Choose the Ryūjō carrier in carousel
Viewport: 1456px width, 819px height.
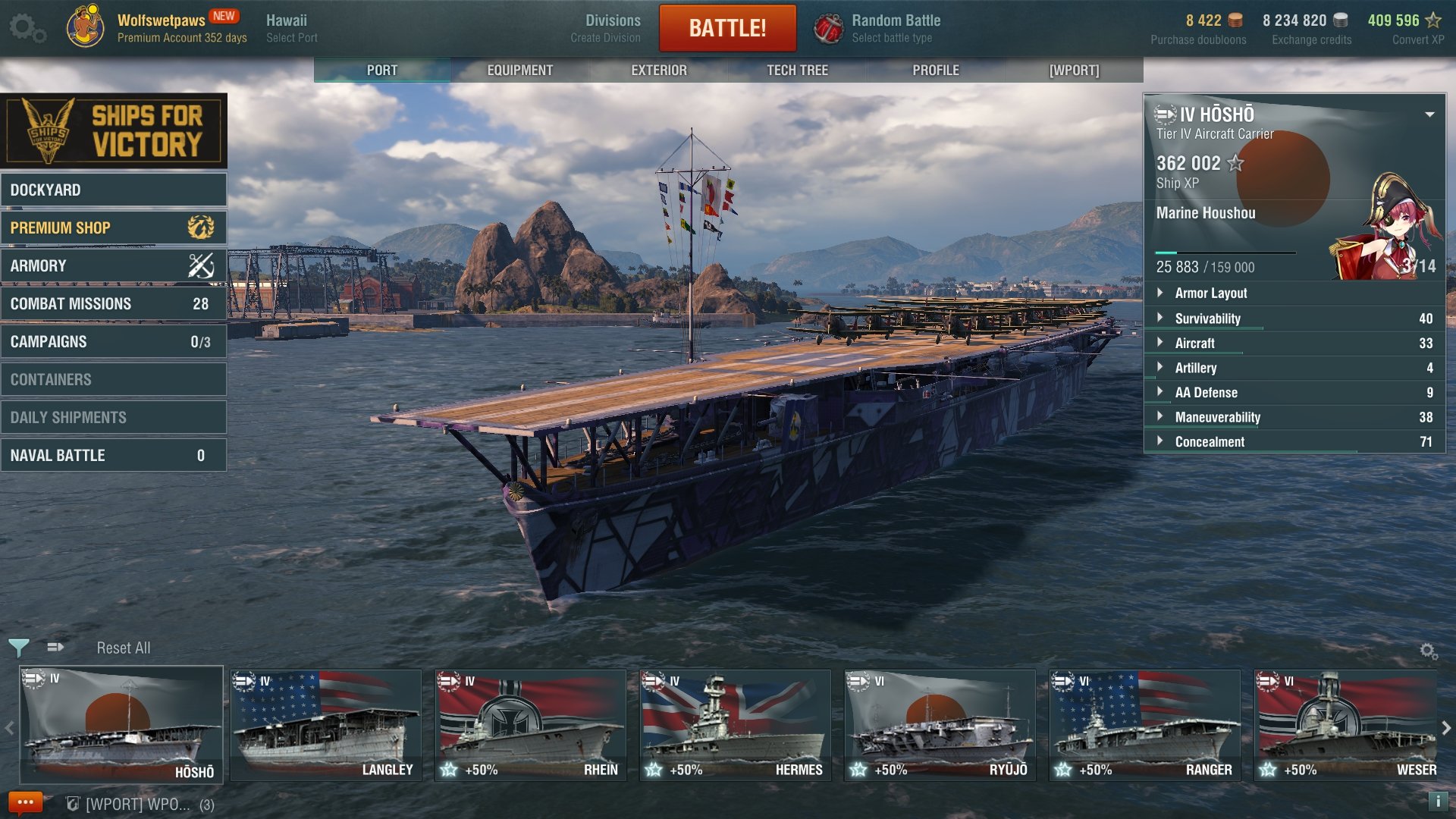[x=940, y=725]
